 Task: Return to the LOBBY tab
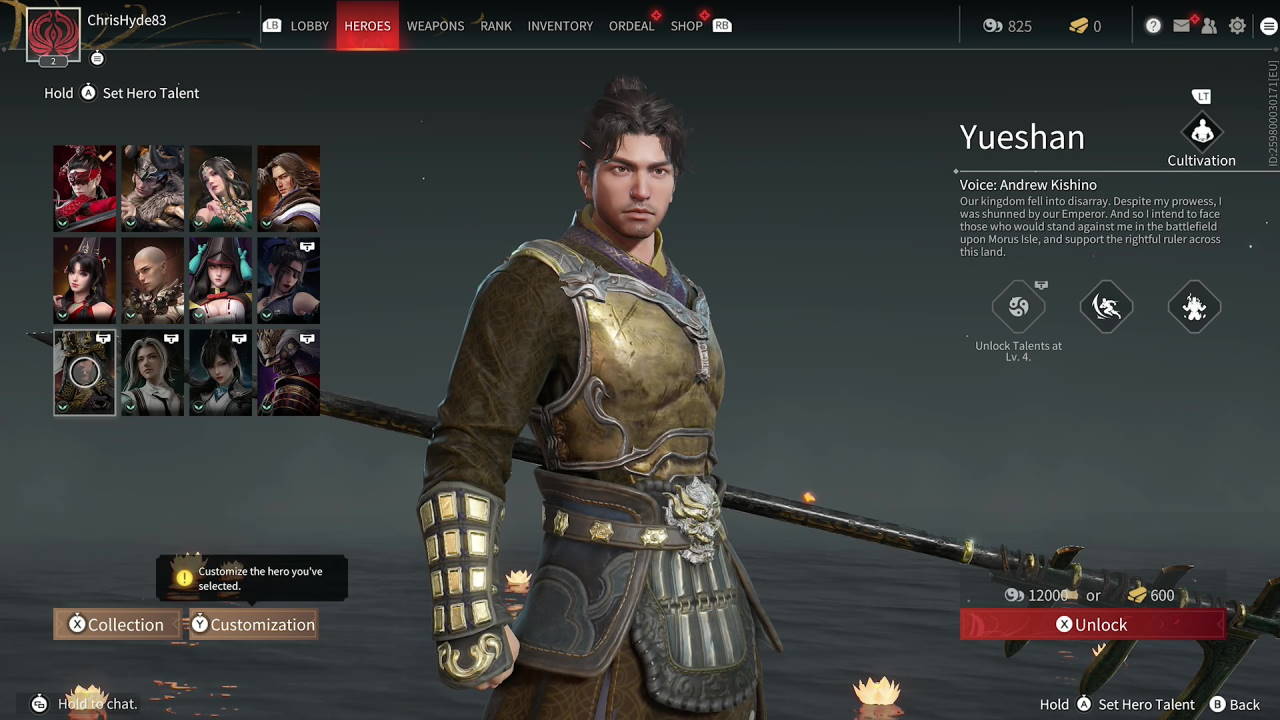pos(310,26)
